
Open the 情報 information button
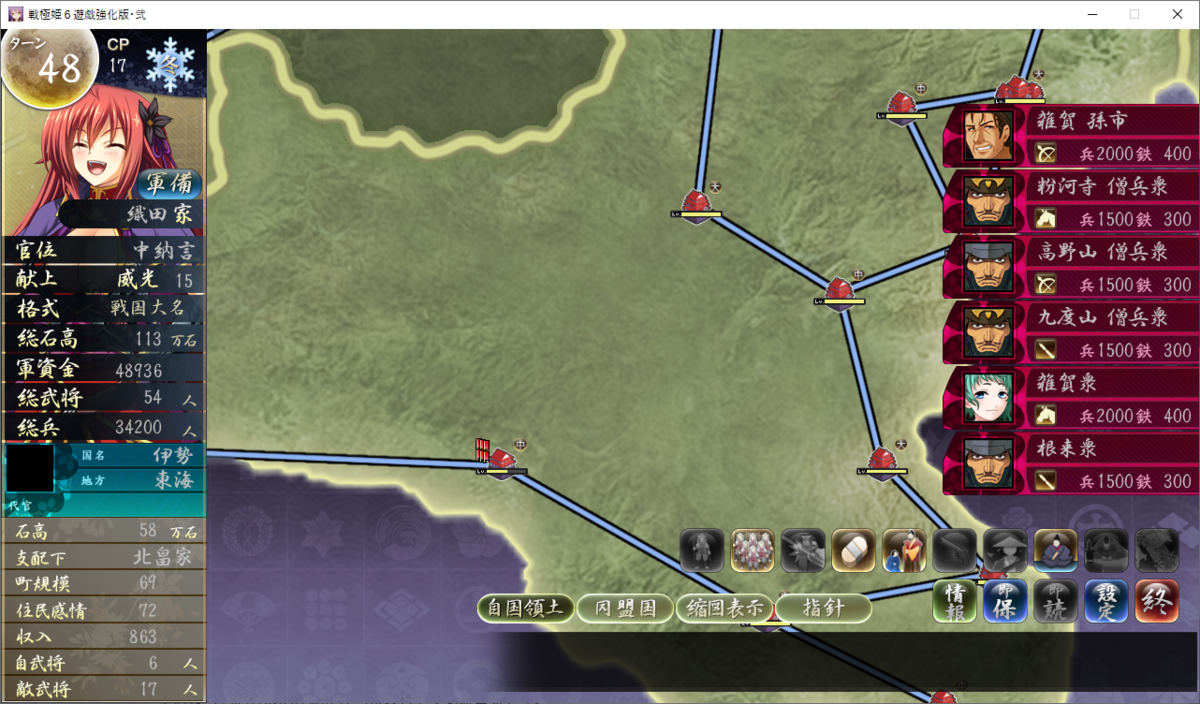[x=955, y=602]
